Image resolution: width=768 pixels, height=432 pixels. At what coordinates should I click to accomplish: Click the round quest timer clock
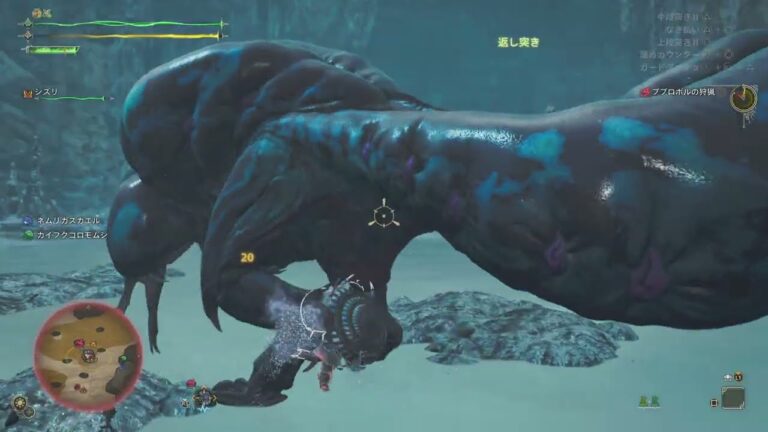click(x=743, y=98)
